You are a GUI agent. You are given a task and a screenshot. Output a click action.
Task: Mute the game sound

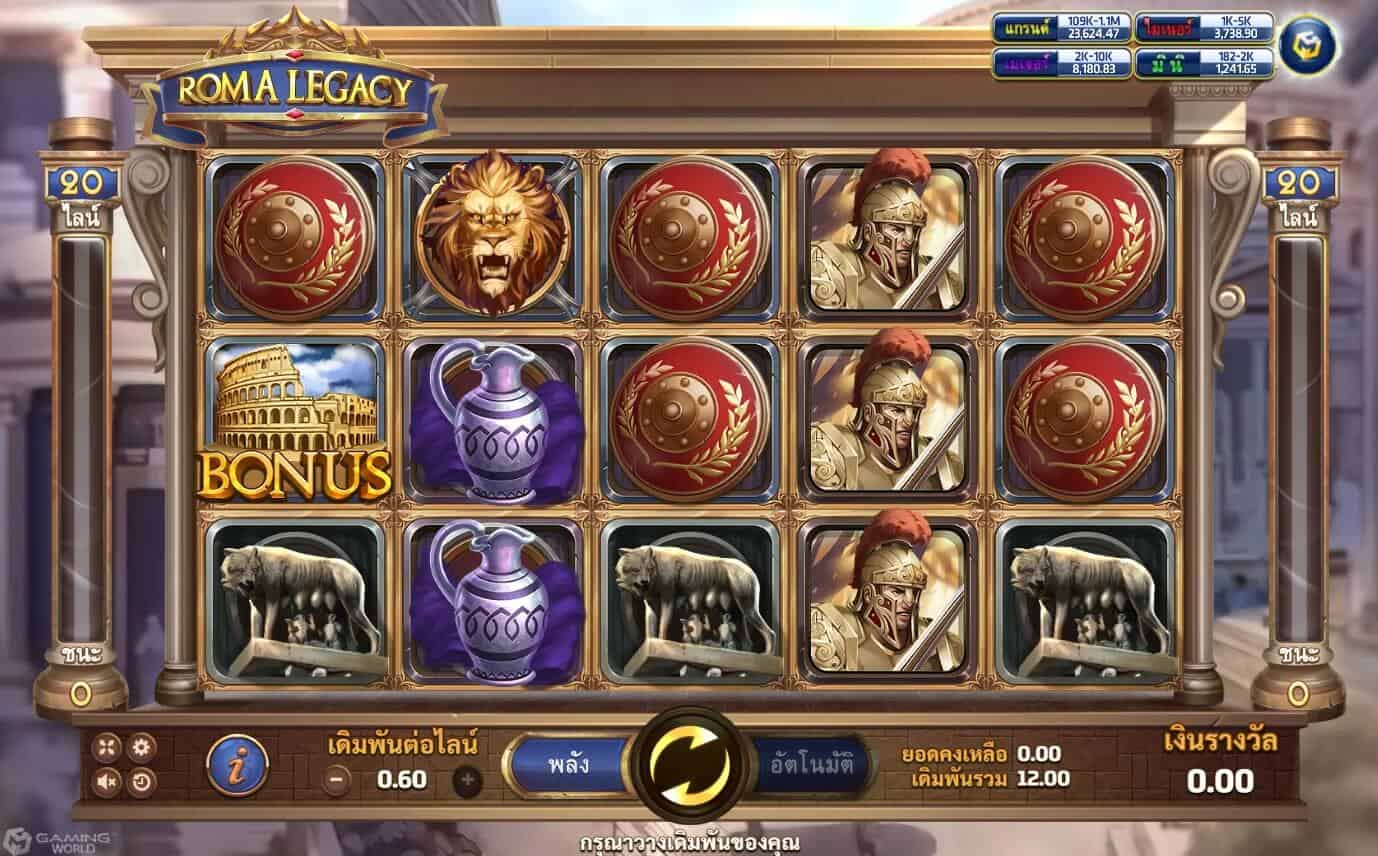coord(106,781)
